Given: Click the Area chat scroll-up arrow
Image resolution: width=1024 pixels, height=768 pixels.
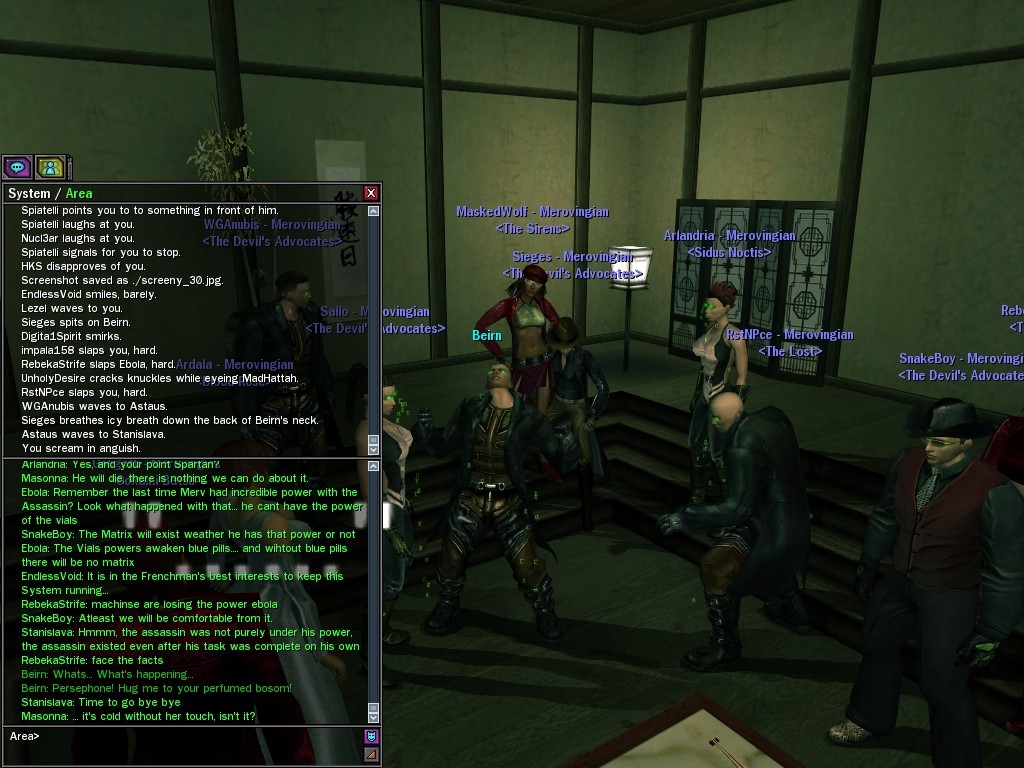Looking at the screenshot, I should [x=374, y=465].
